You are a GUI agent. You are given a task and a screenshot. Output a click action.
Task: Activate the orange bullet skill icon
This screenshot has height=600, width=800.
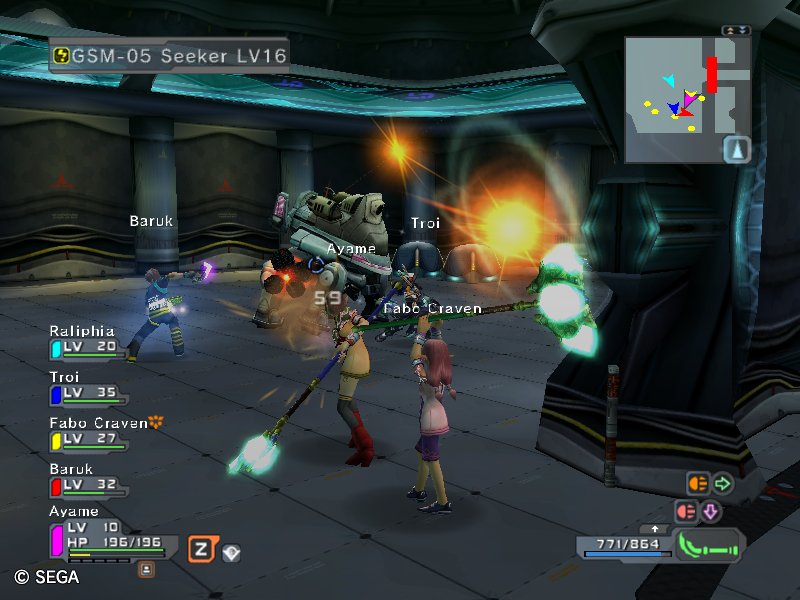(697, 484)
